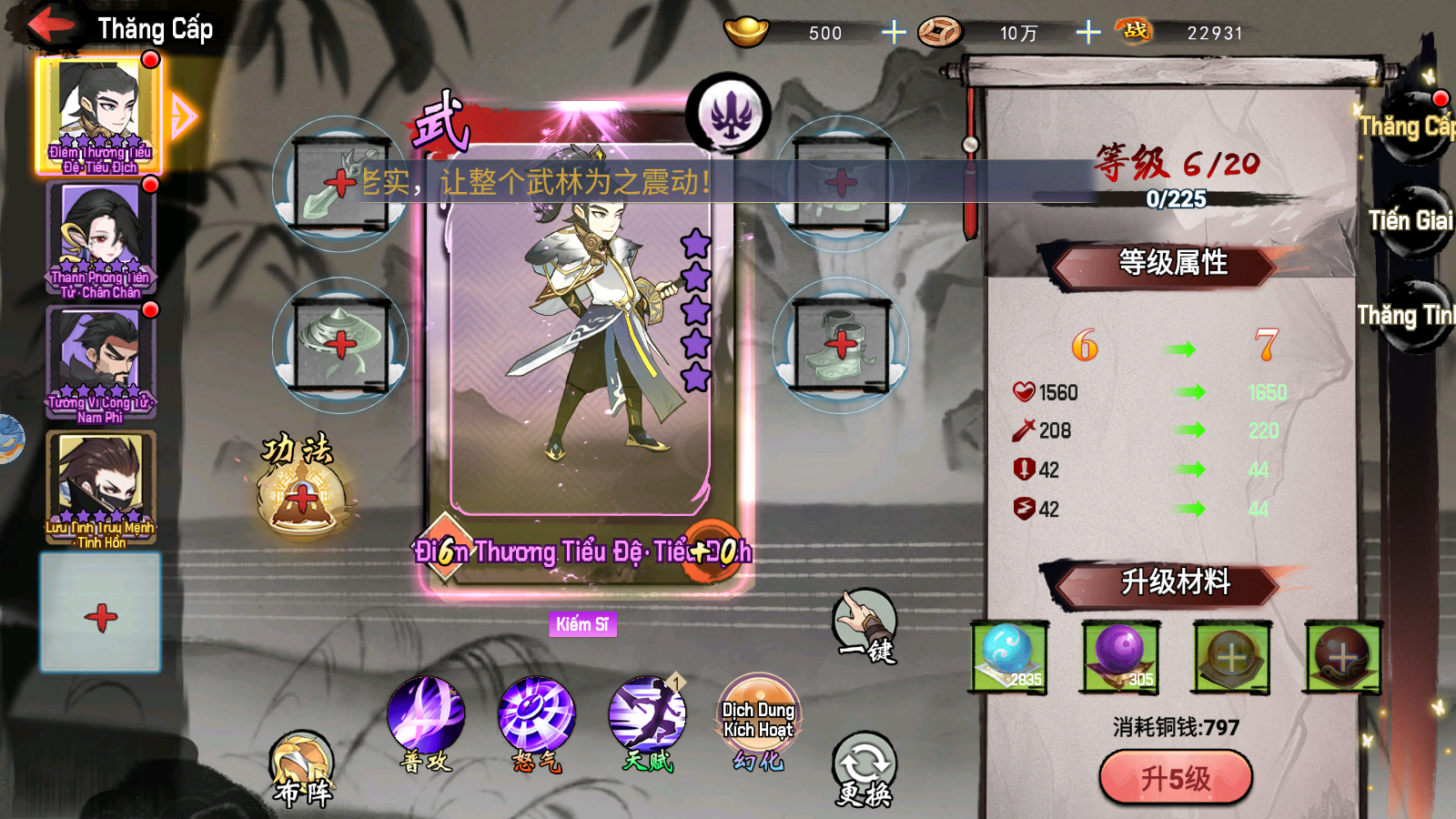Equip an item in the boots slot
This screenshot has height=819, width=1456.
tap(841, 345)
